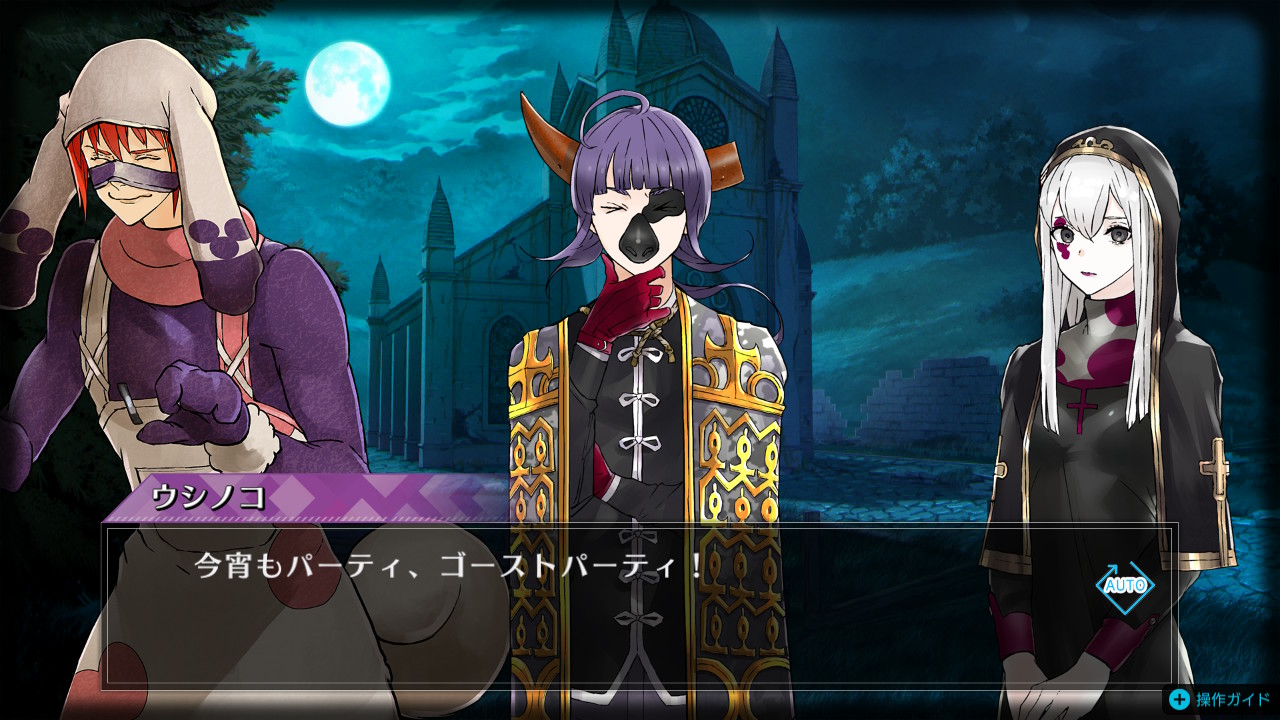Toggle the AUTO dialogue advance icon
Viewport: 1280px width, 720px height.
(1124, 585)
